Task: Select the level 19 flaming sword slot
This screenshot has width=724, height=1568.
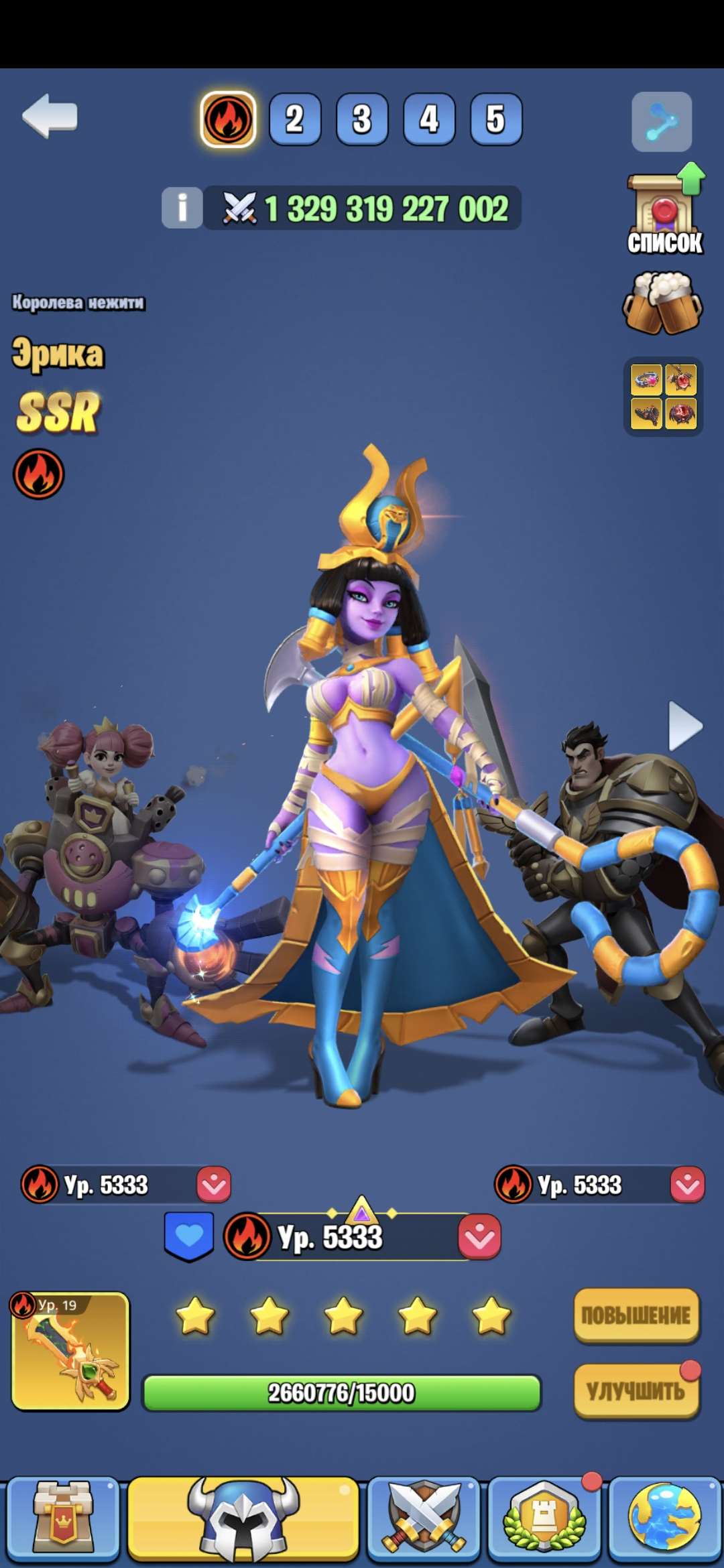Action: 70,1352
